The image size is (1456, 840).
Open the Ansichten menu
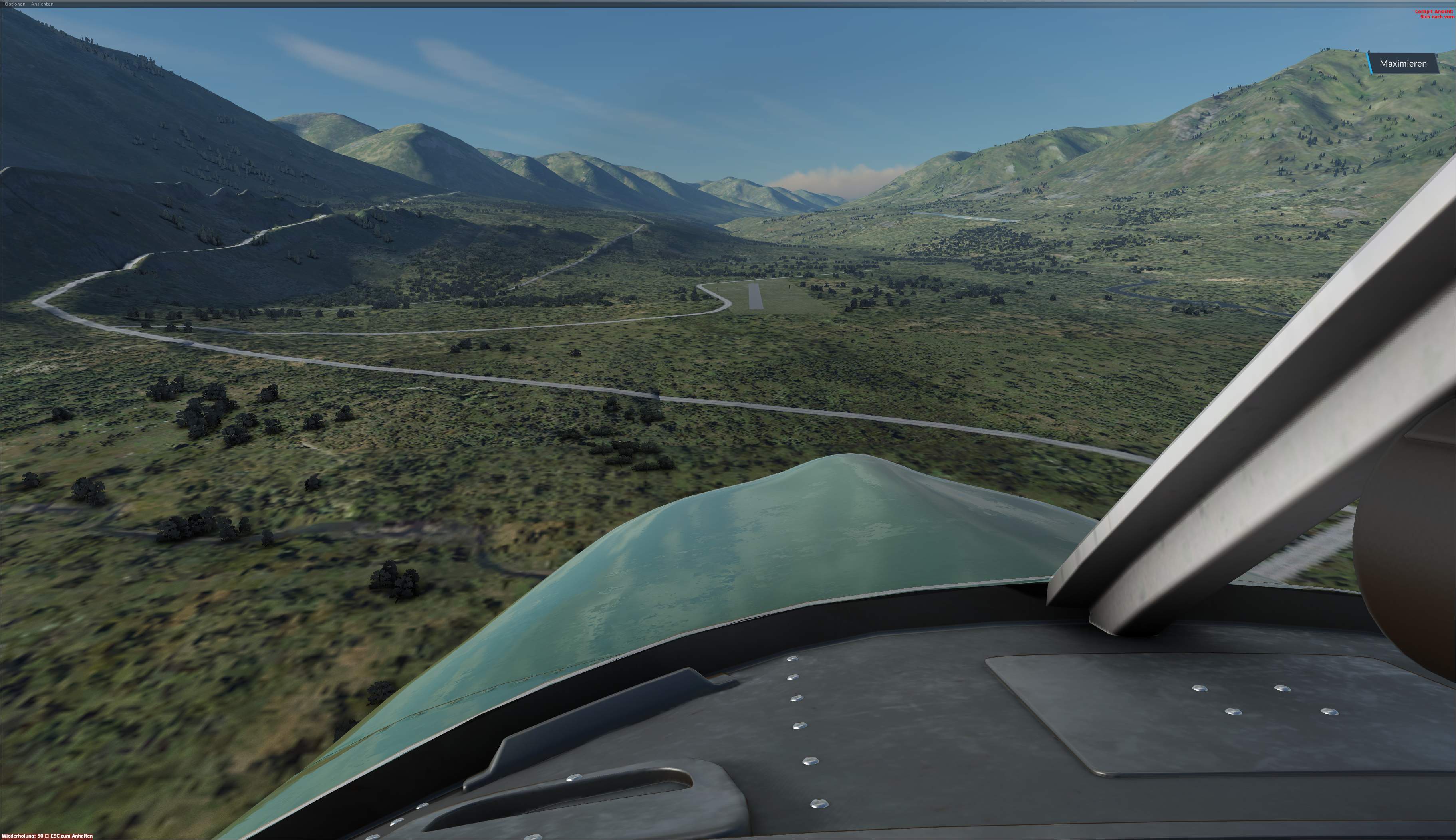pyautogui.click(x=42, y=4)
